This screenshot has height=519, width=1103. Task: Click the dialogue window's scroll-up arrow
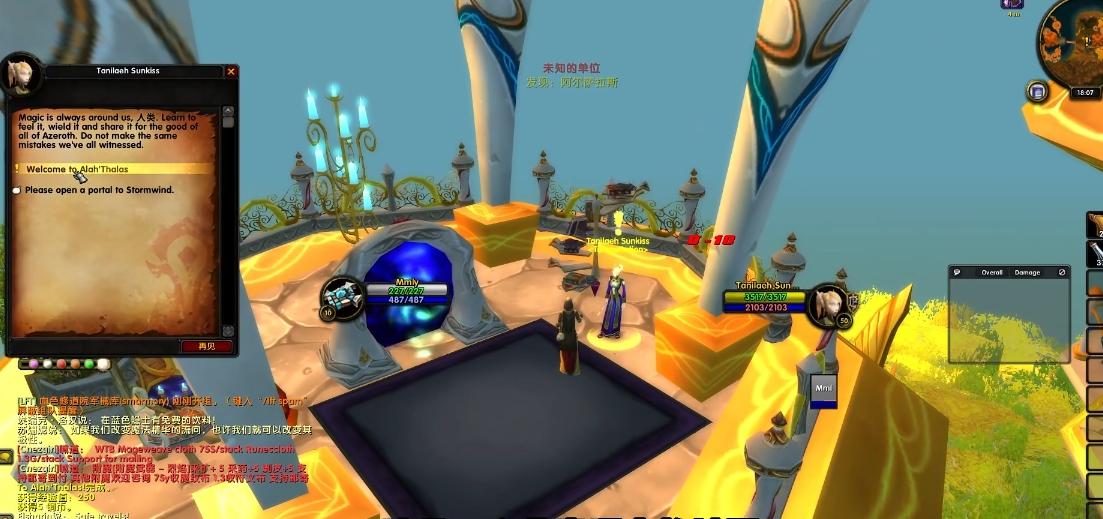pyautogui.click(x=228, y=109)
